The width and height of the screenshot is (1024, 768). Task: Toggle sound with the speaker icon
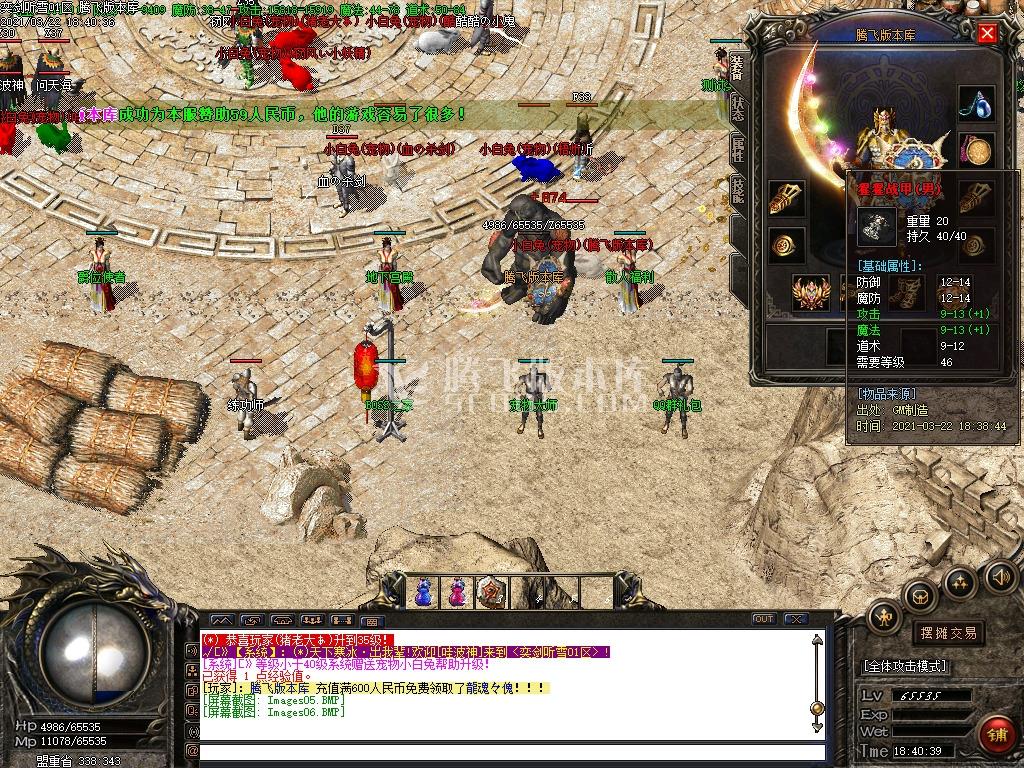(x=1000, y=576)
